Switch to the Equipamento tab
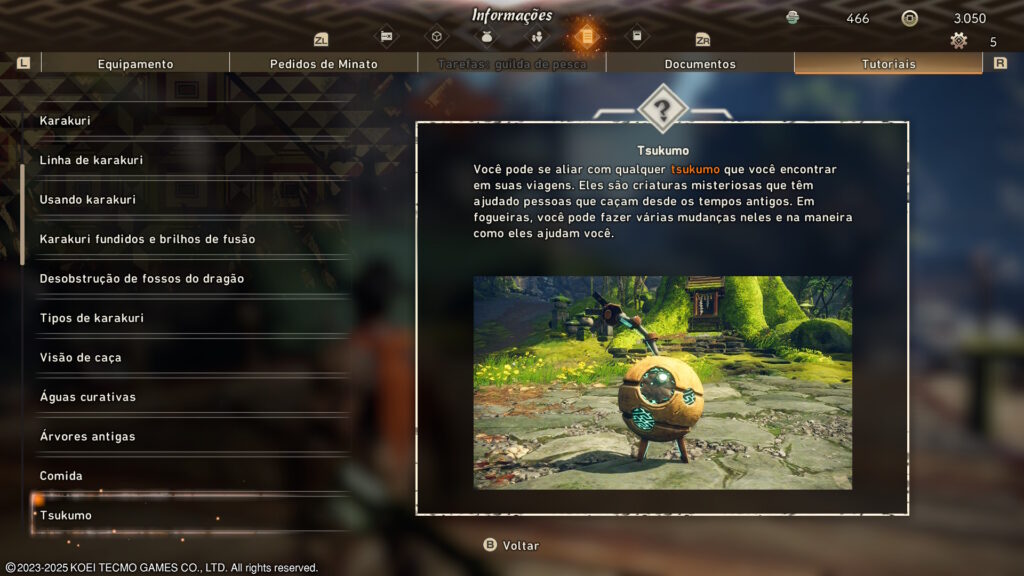Viewport: 1024px width, 576px height. (135, 64)
